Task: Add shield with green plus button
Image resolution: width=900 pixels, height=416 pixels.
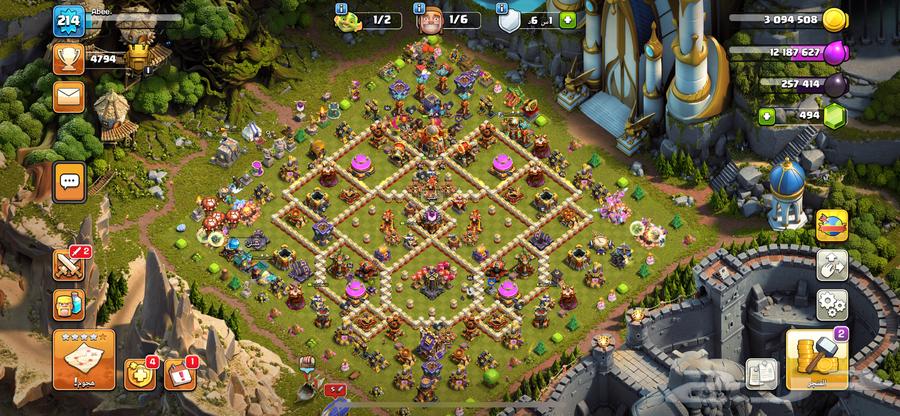Action: click(568, 20)
